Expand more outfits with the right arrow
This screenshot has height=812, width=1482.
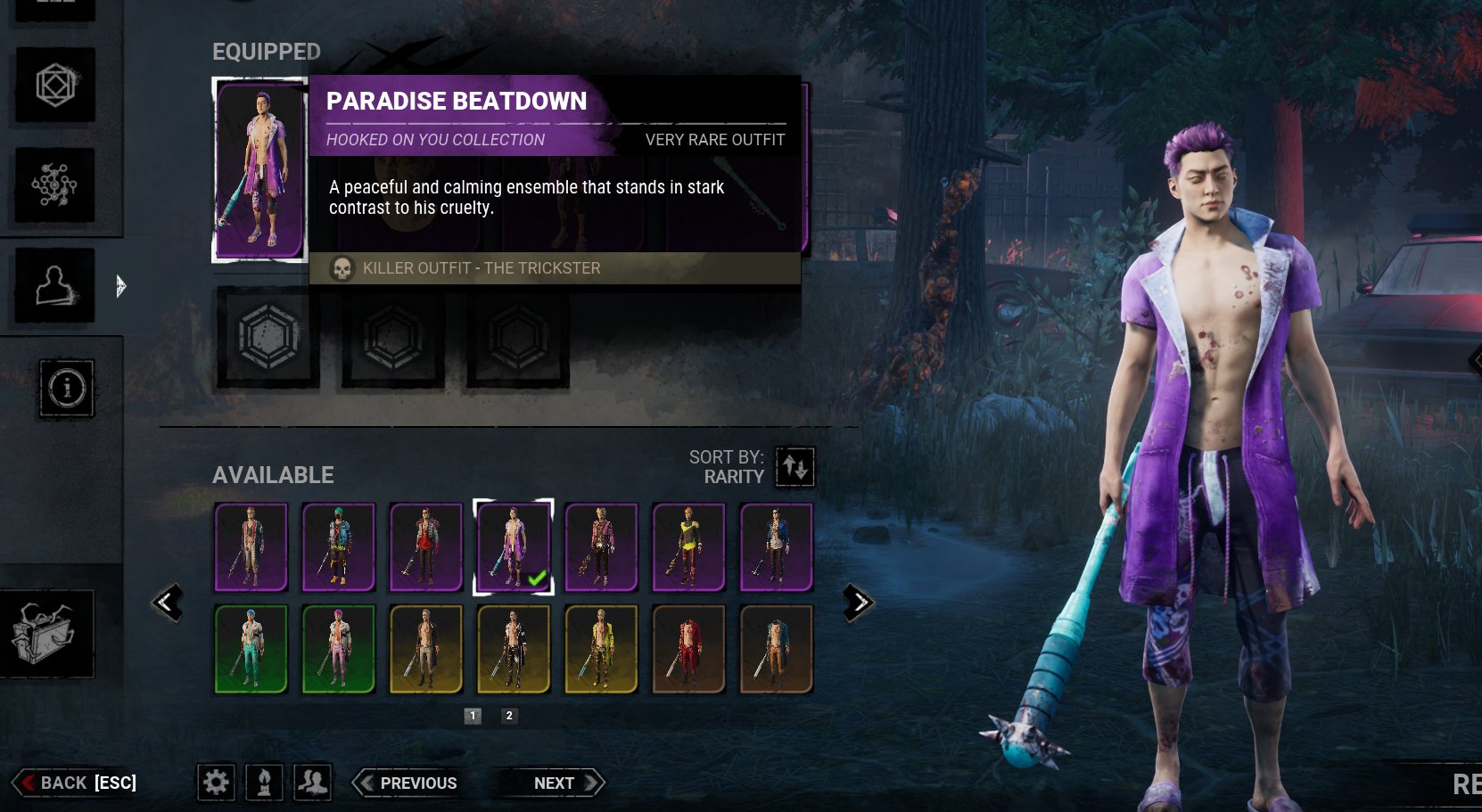point(858,601)
